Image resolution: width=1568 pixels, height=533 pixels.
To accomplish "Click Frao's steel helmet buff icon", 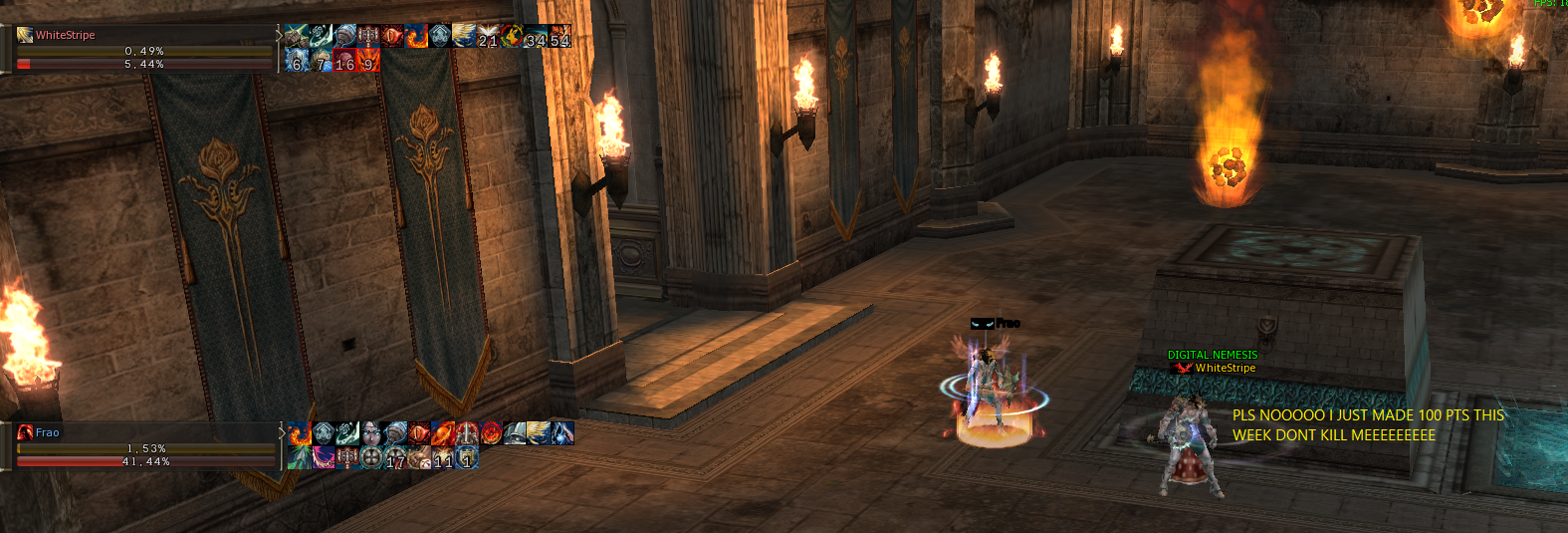I will [x=515, y=433].
